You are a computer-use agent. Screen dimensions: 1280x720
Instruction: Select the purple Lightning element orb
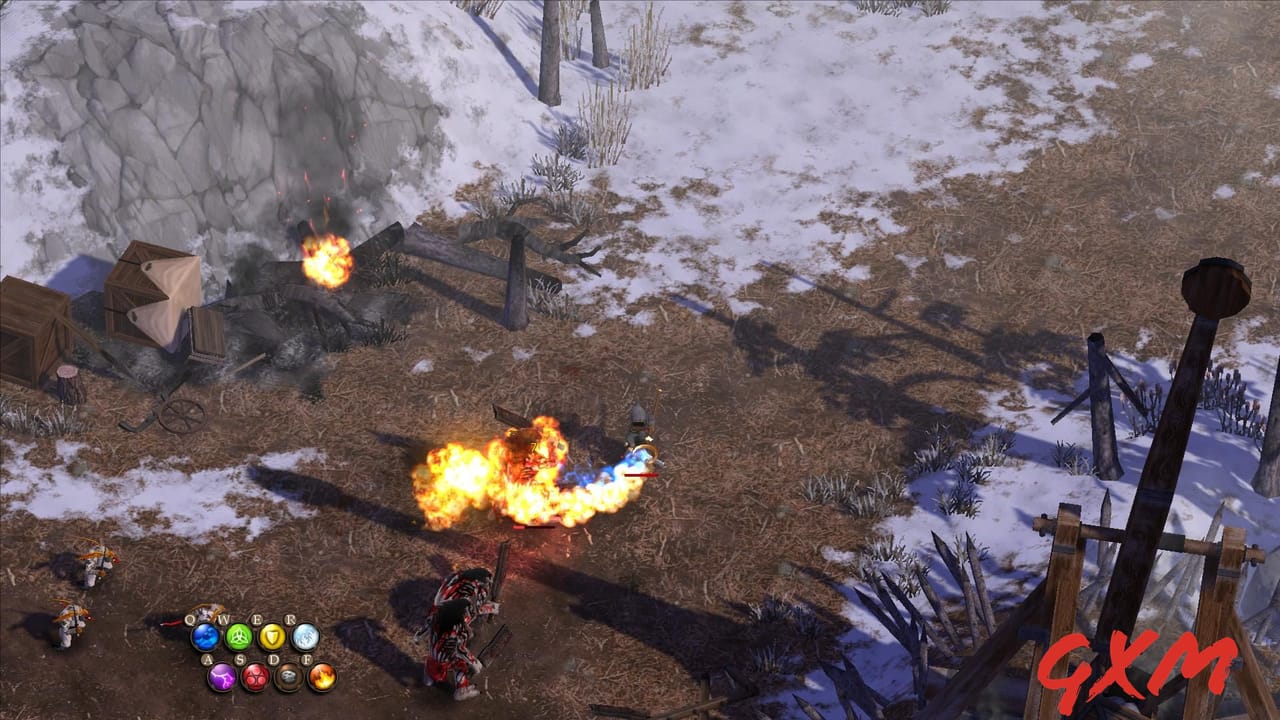pyautogui.click(x=222, y=677)
